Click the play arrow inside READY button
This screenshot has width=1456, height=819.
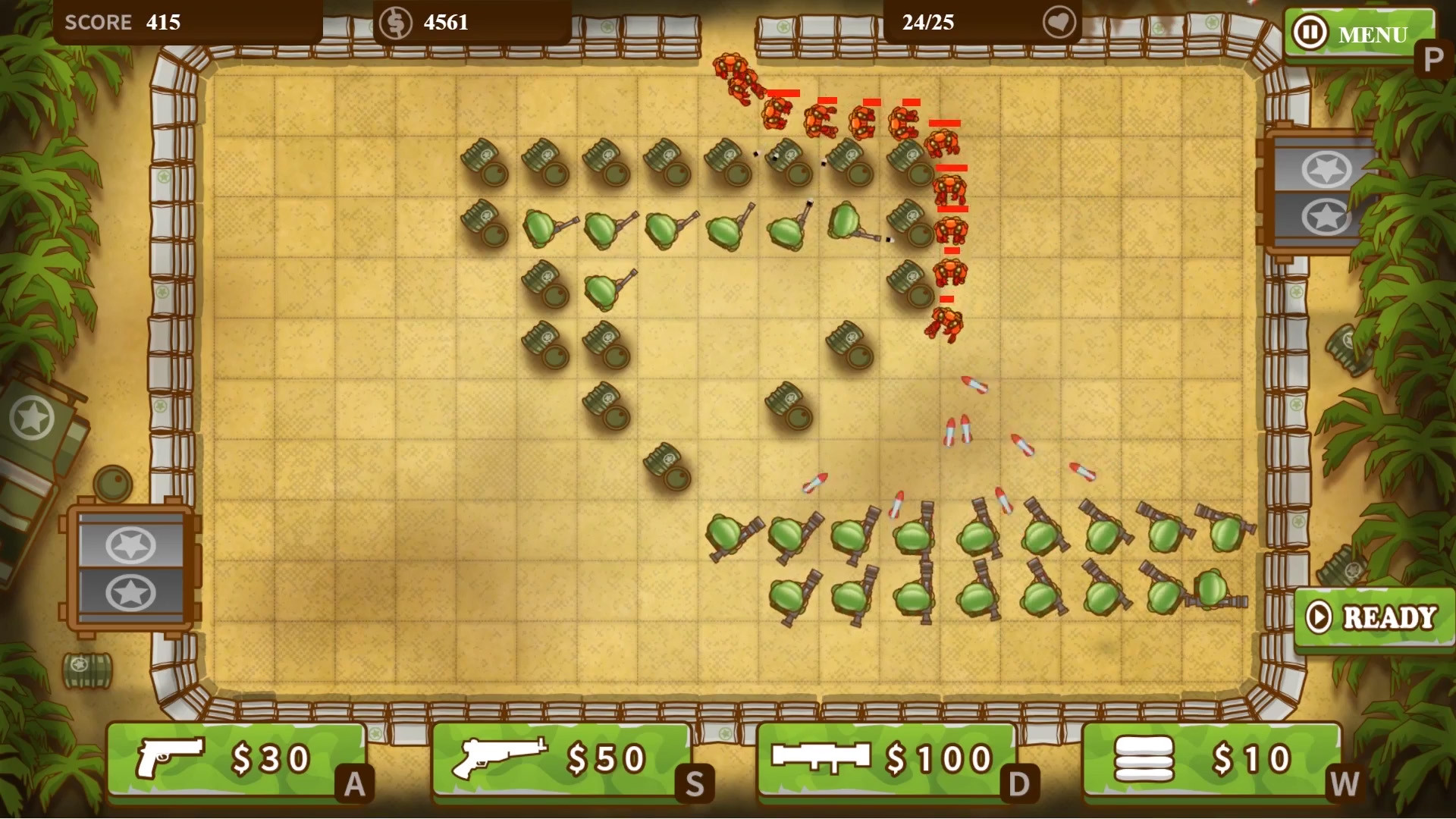1320,616
